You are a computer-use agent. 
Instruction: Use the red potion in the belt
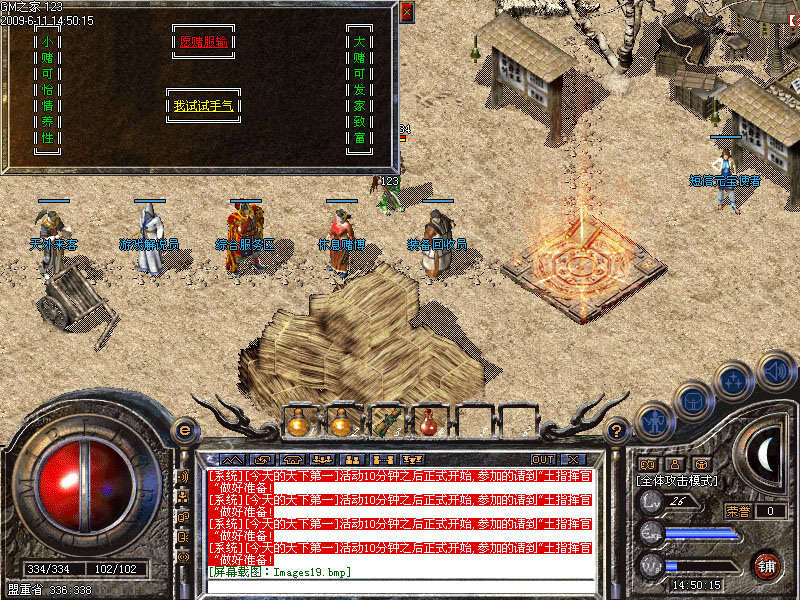(x=430, y=423)
